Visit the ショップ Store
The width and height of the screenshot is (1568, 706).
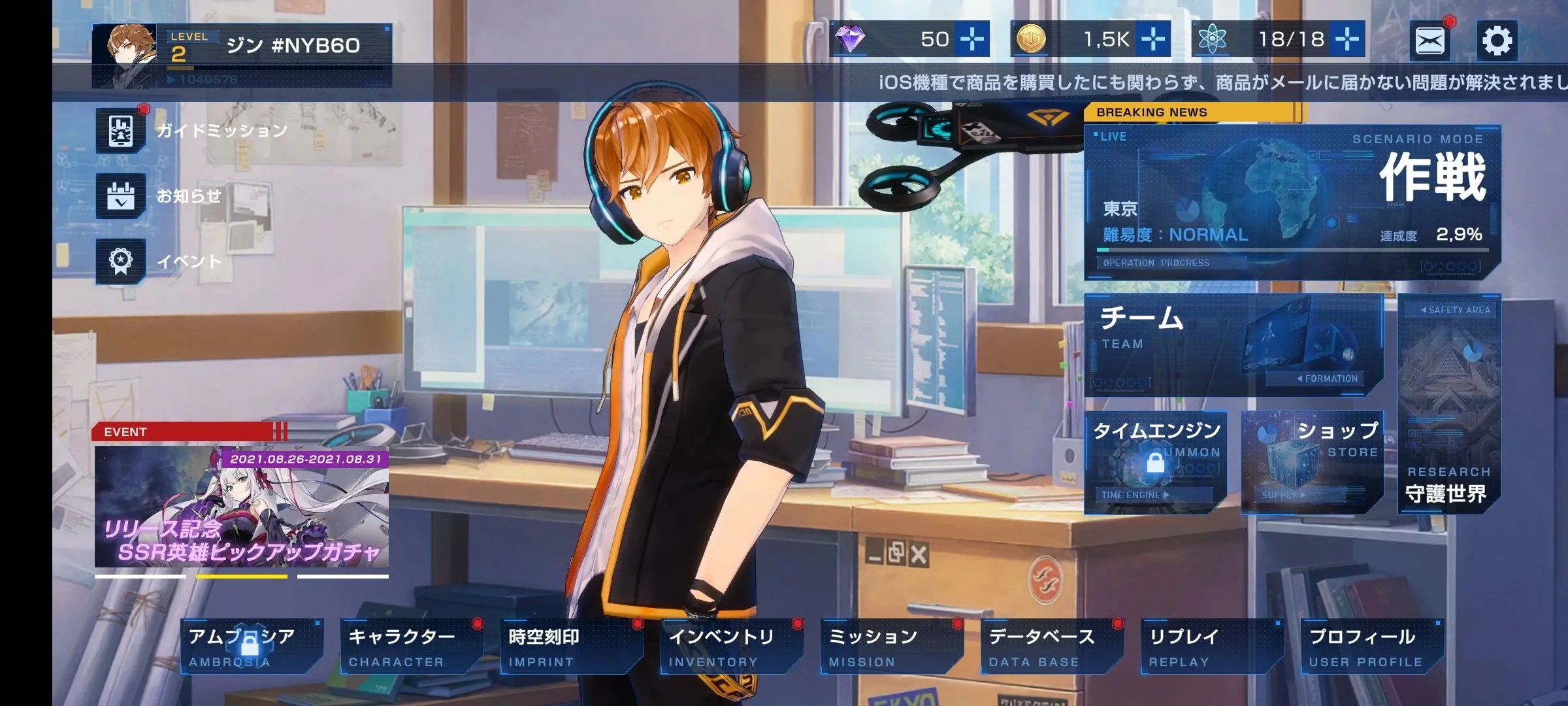point(1312,462)
